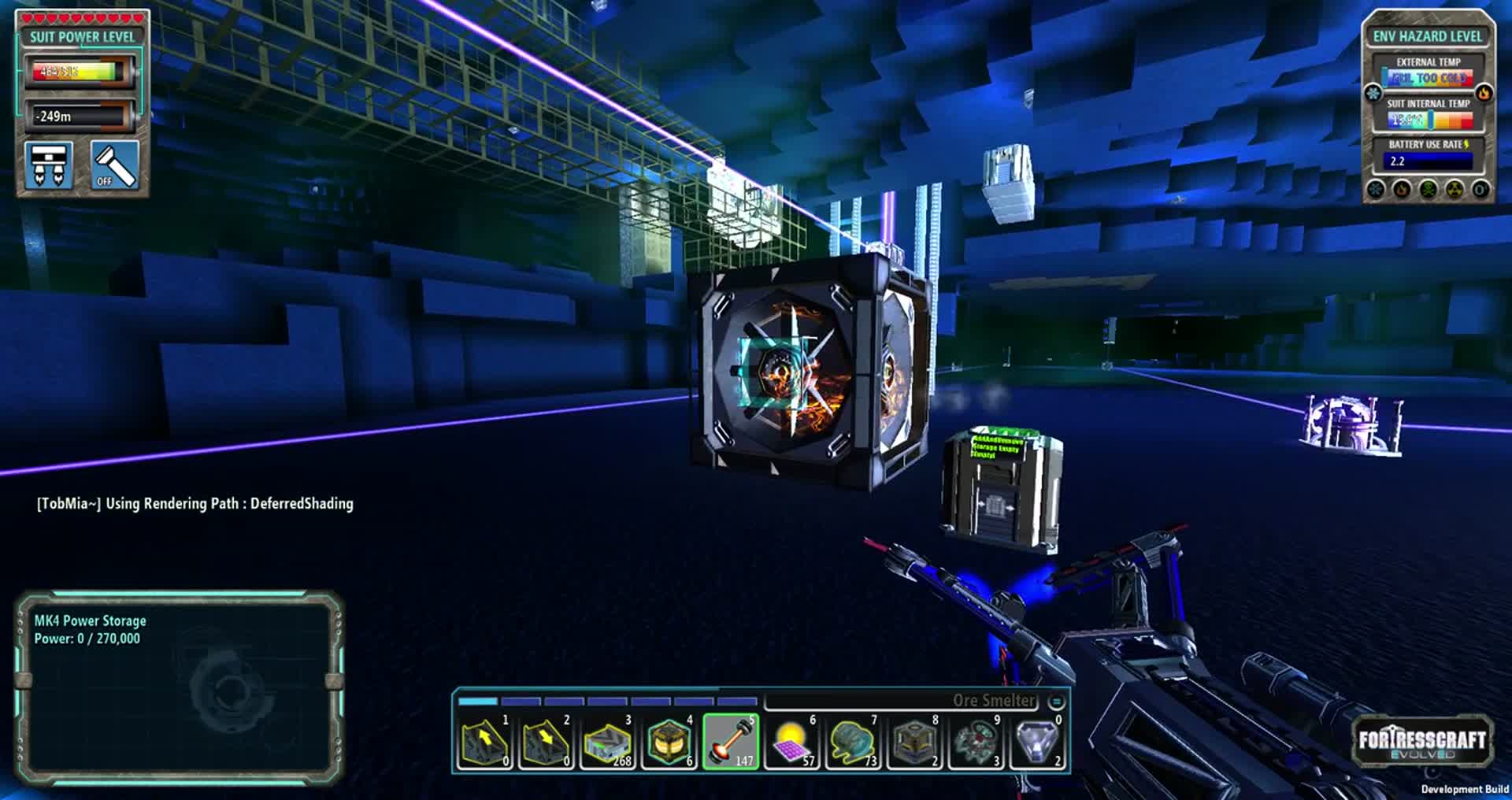Choose the teal machine in slot 7

pyautogui.click(x=853, y=742)
